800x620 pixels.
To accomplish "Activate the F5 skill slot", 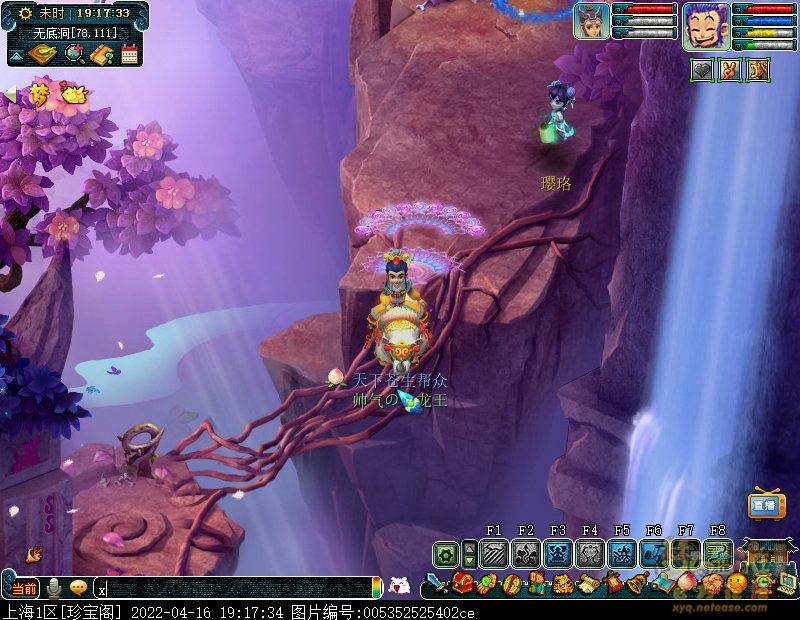I will [x=622, y=553].
